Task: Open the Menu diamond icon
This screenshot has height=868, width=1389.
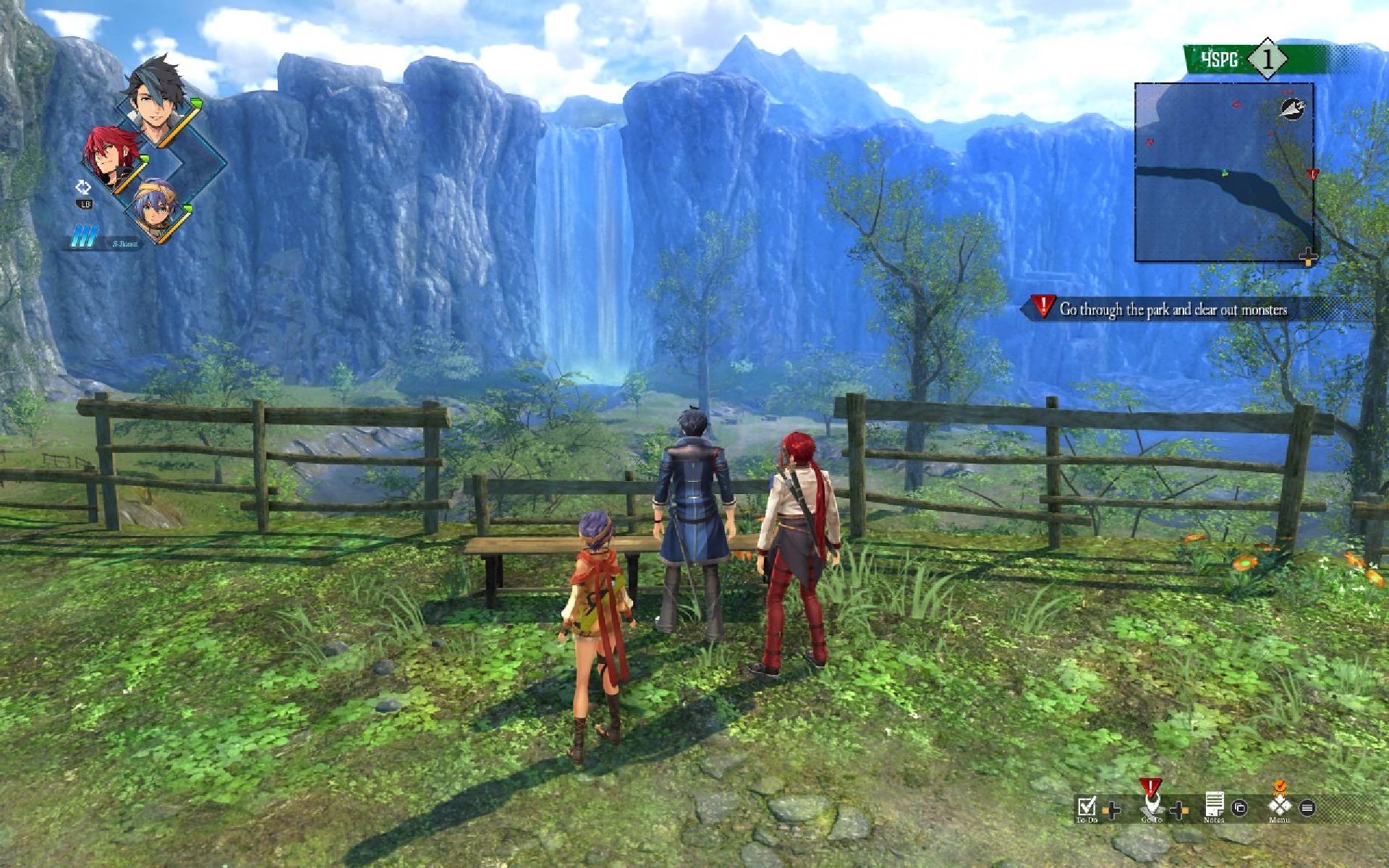Action: coord(1279,806)
